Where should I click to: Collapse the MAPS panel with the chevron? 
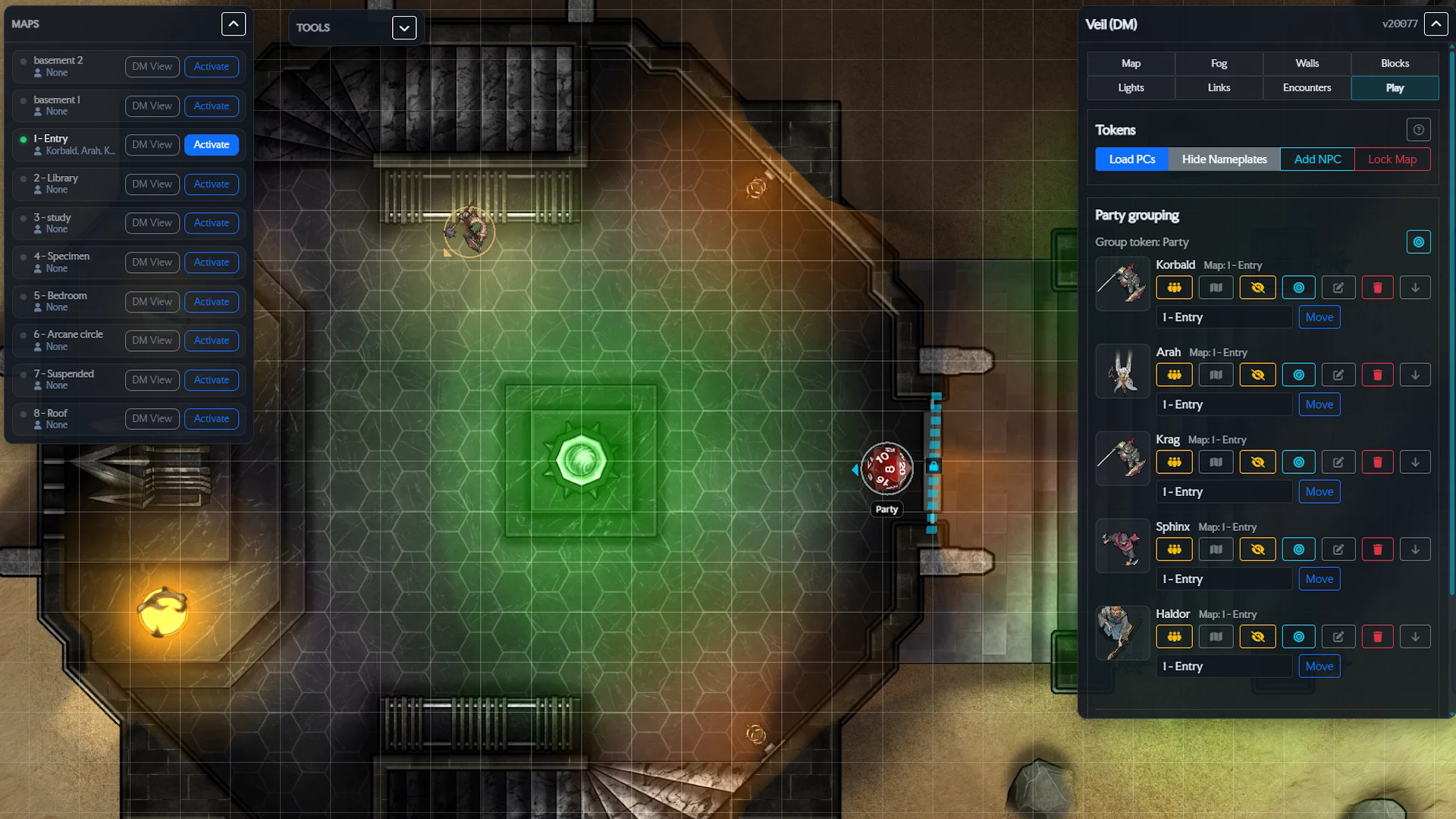tap(233, 24)
